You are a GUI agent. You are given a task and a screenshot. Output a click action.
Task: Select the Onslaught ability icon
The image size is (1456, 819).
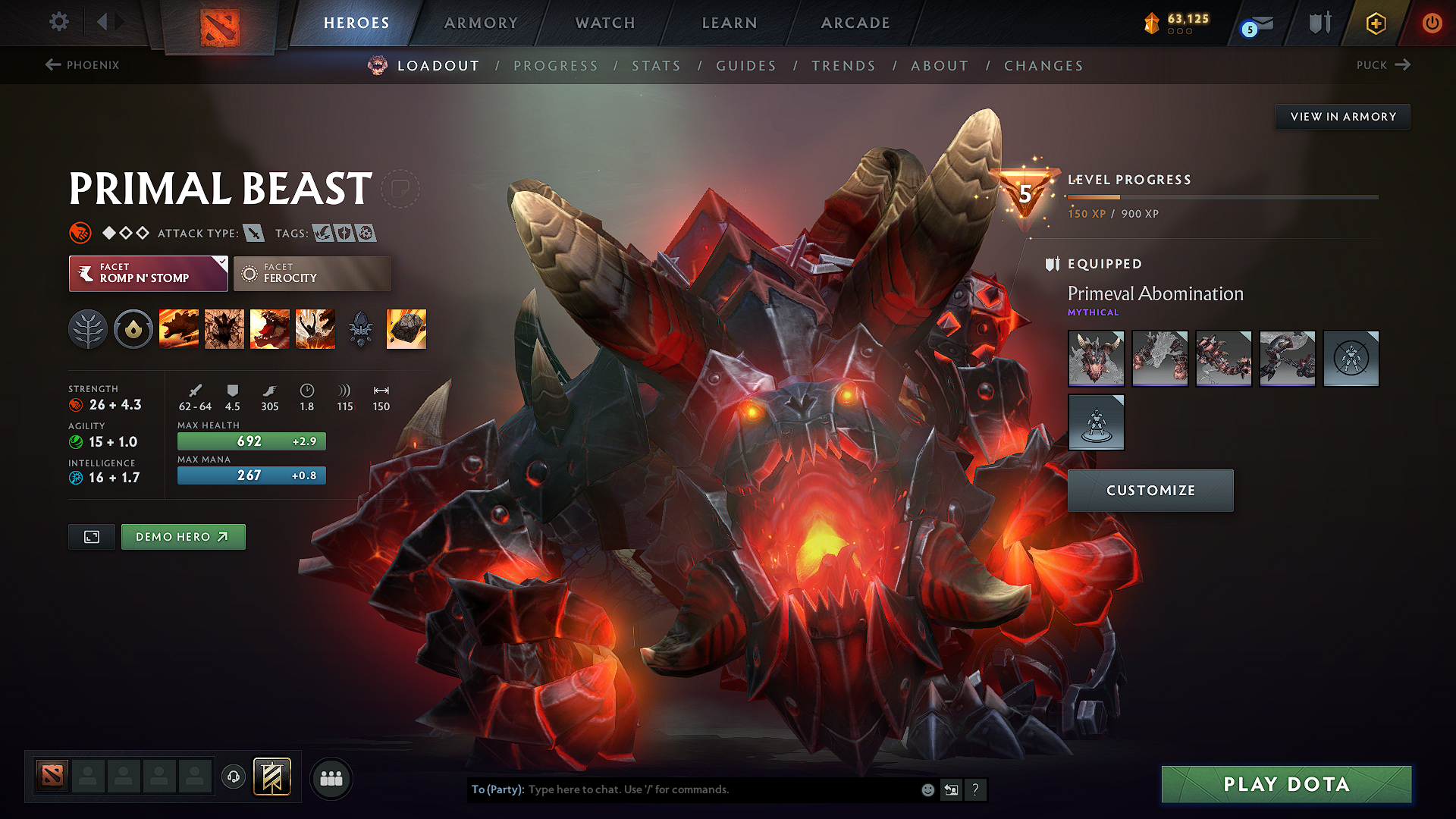click(178, 328)
